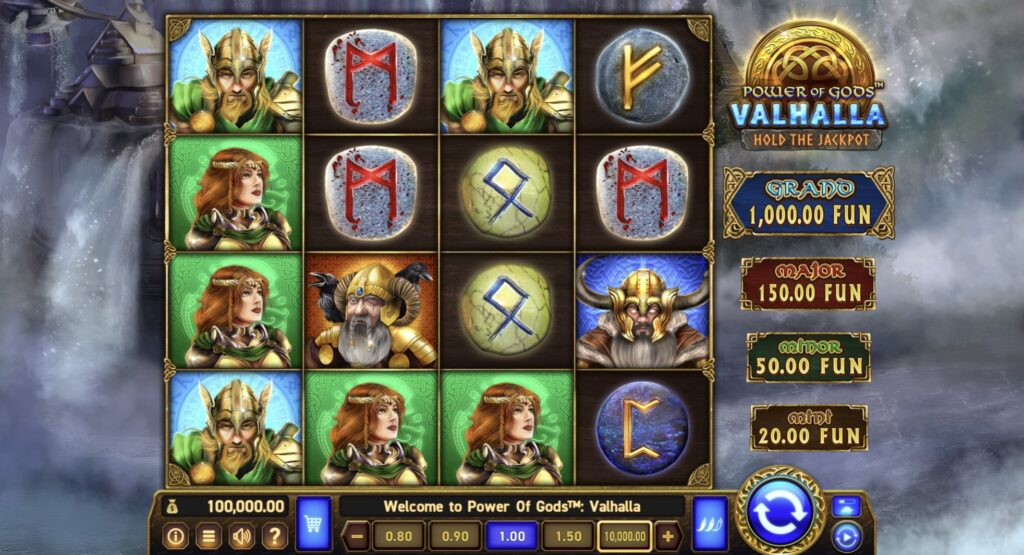Choose the 0.90 bet value

click(x=453, y=536)
